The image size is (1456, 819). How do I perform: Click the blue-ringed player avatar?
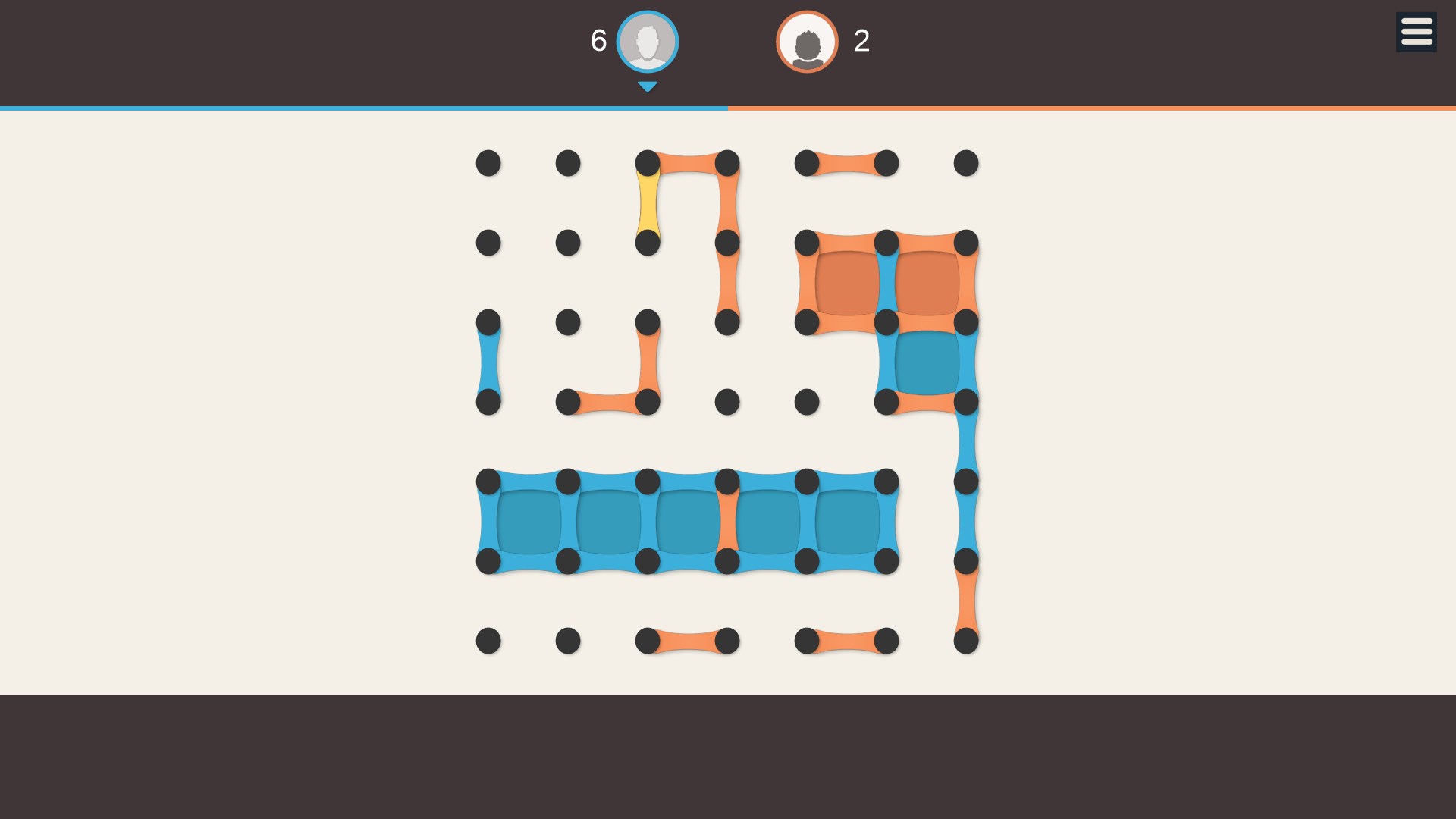point(647,42)
